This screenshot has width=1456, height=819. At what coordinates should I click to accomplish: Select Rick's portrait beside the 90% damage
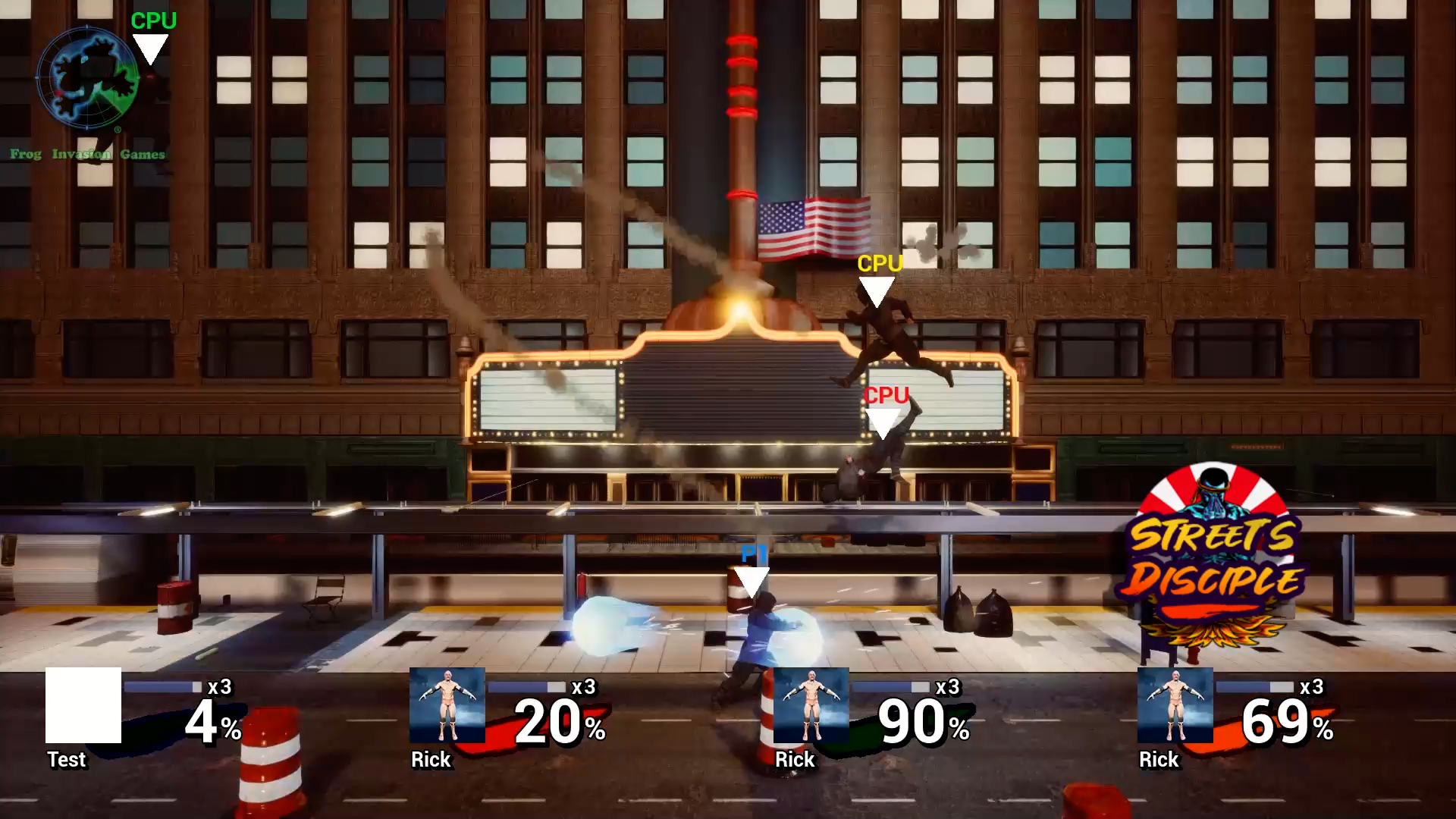click(x=811, y=705)
